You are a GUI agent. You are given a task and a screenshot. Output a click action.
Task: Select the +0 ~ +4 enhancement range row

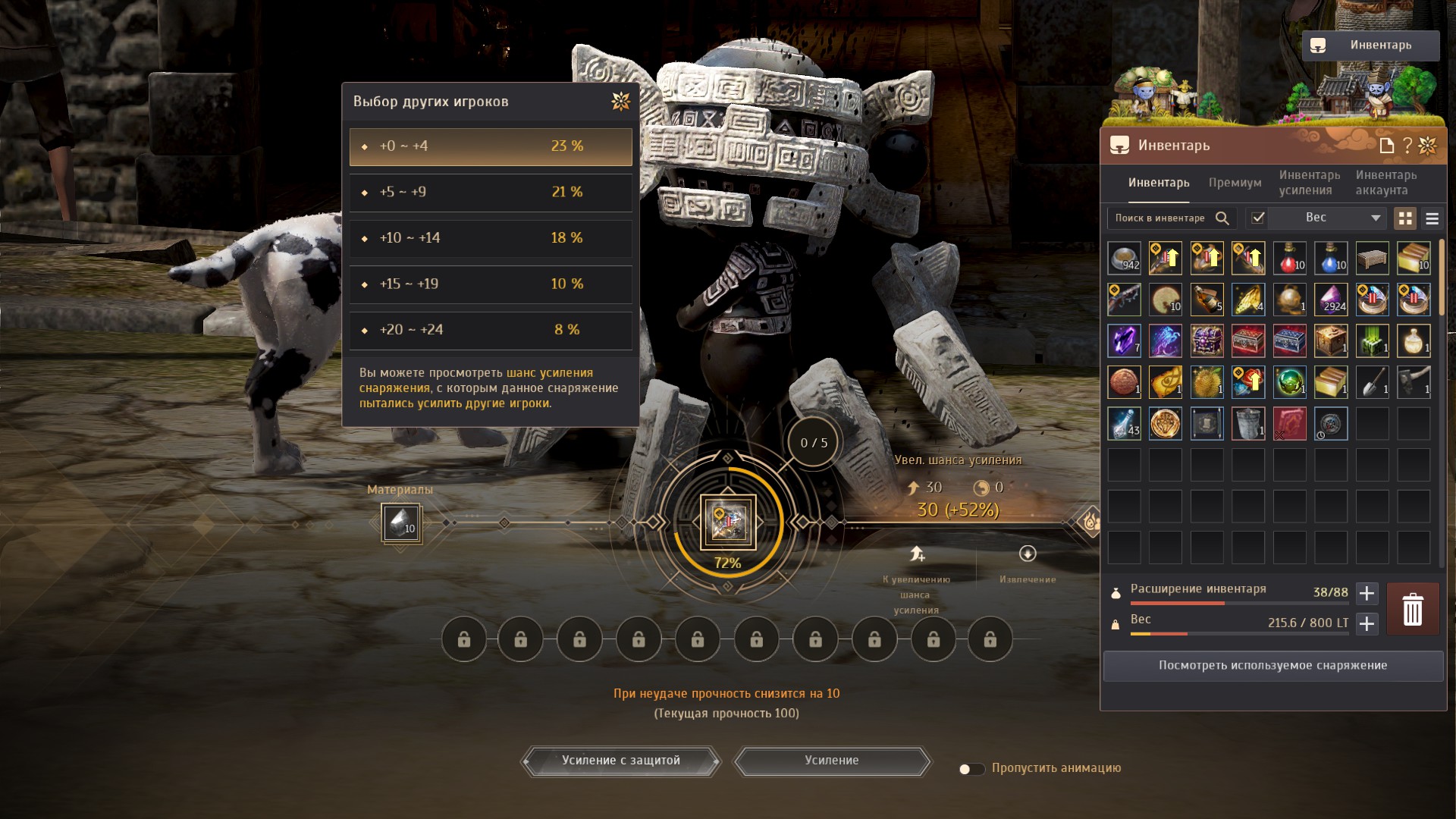coord(490,146)
